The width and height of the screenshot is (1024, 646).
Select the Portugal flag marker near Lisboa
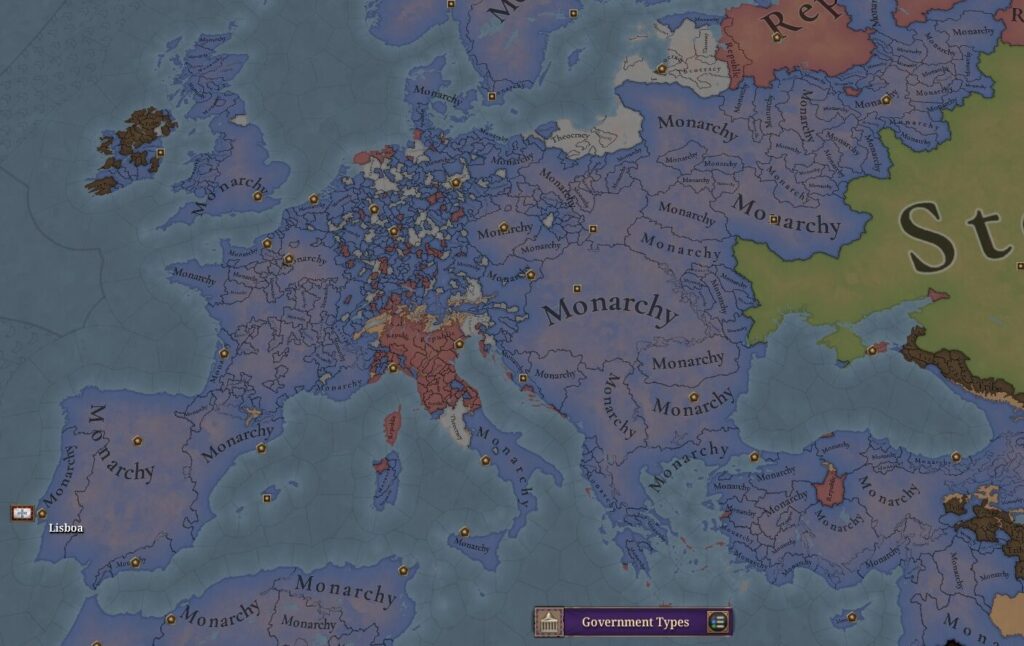(x=22, y=513)
